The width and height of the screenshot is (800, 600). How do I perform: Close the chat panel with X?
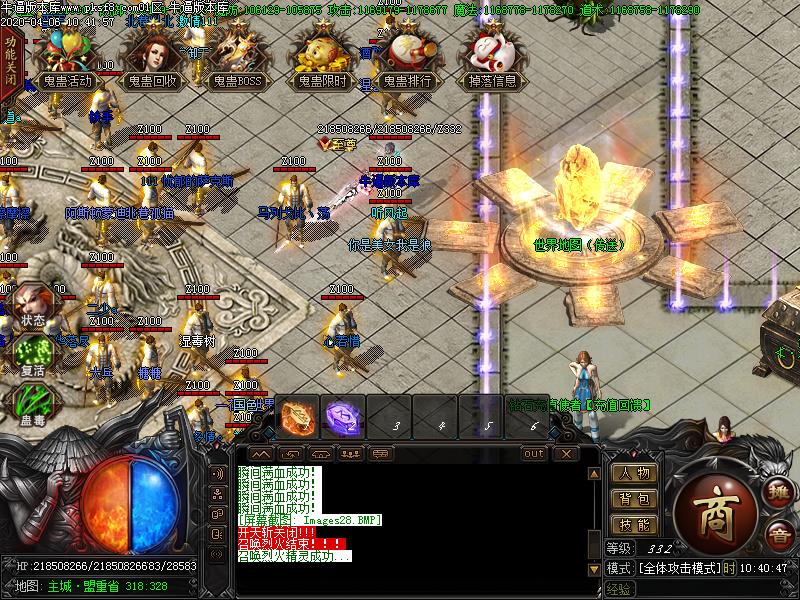[567, 453]
